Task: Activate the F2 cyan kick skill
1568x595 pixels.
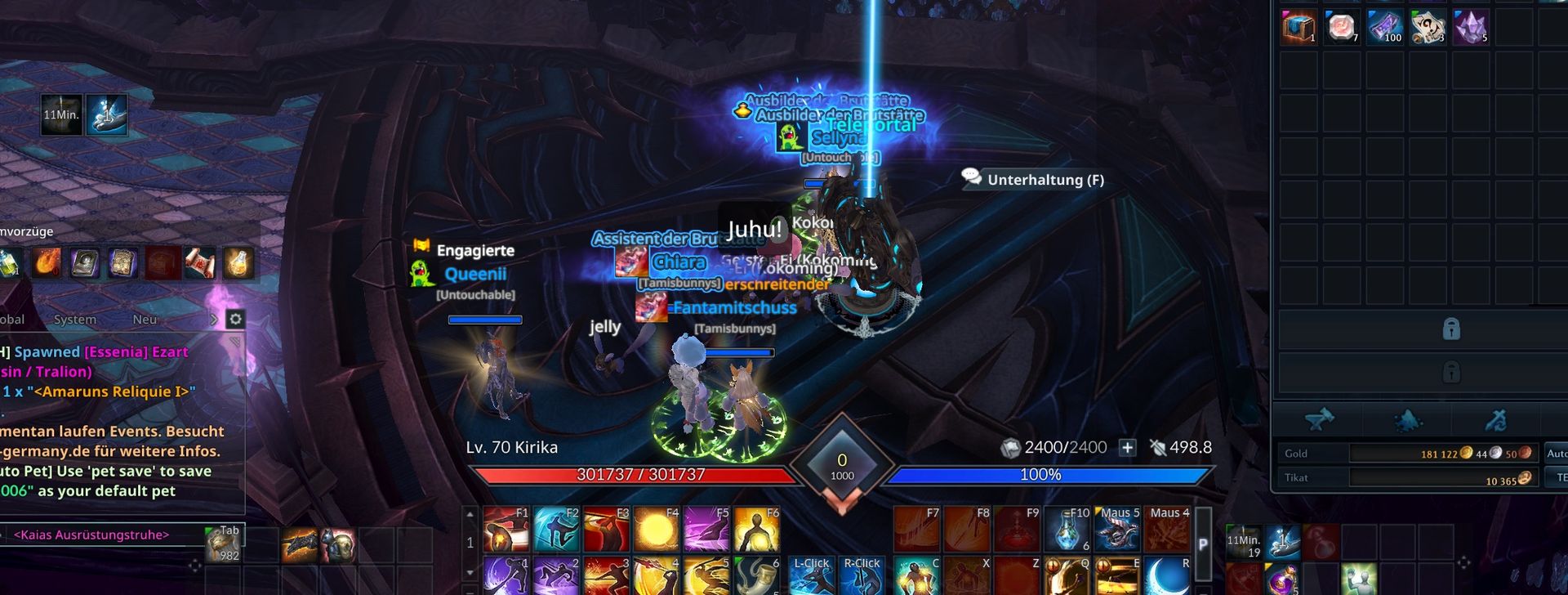Action: click(555, 530)
